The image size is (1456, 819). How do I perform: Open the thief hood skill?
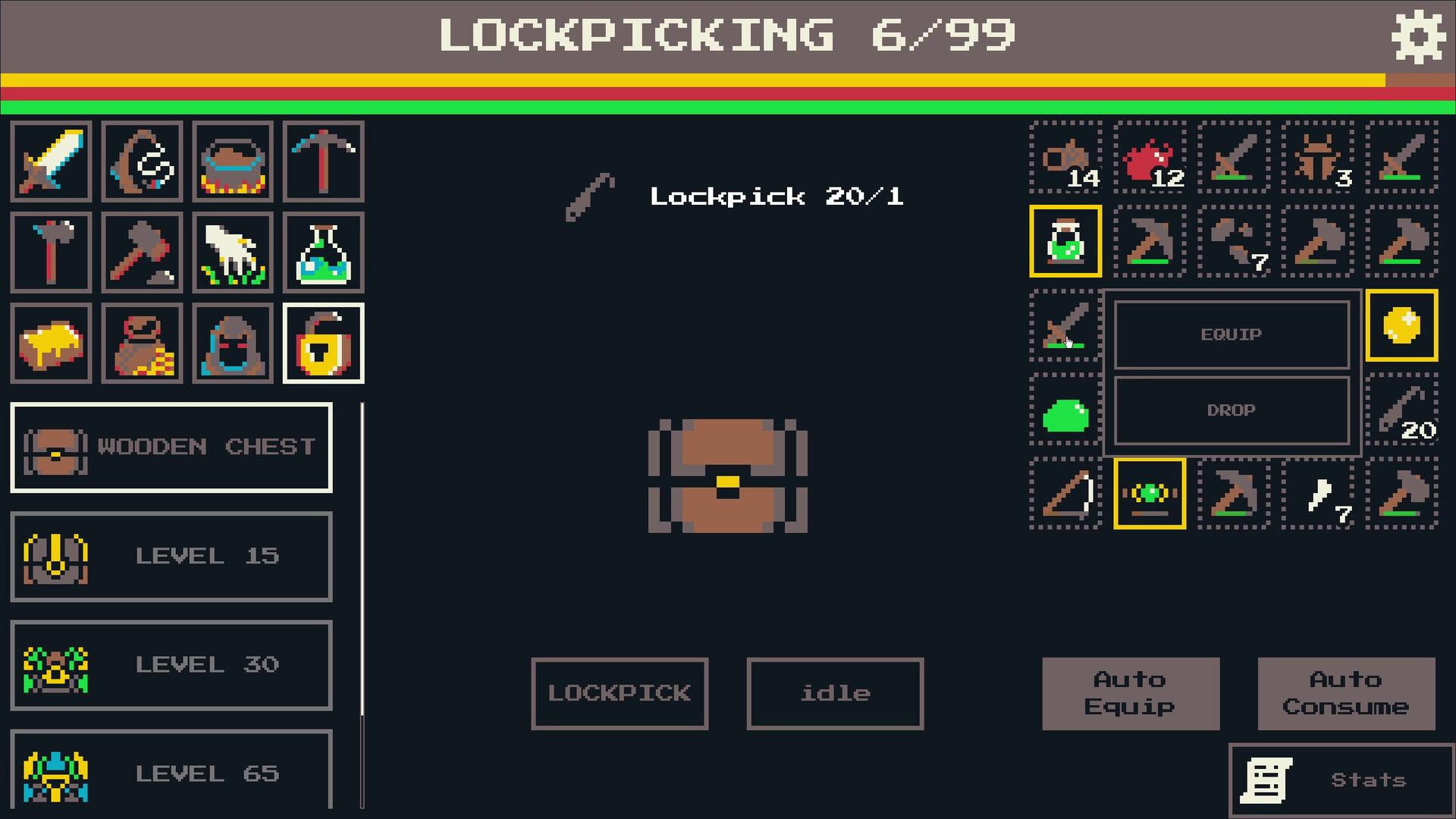(232, 343)
